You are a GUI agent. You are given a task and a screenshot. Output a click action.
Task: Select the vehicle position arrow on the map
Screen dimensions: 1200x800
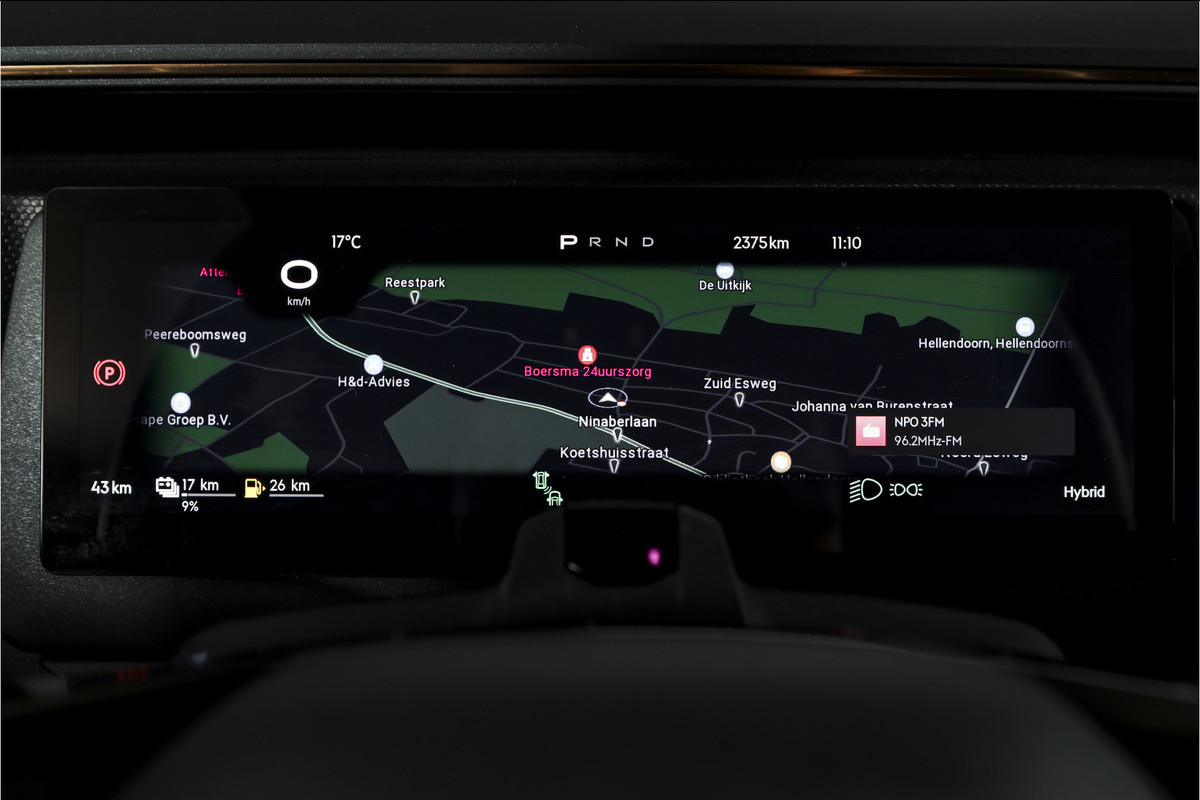click(x=606, y=397)
